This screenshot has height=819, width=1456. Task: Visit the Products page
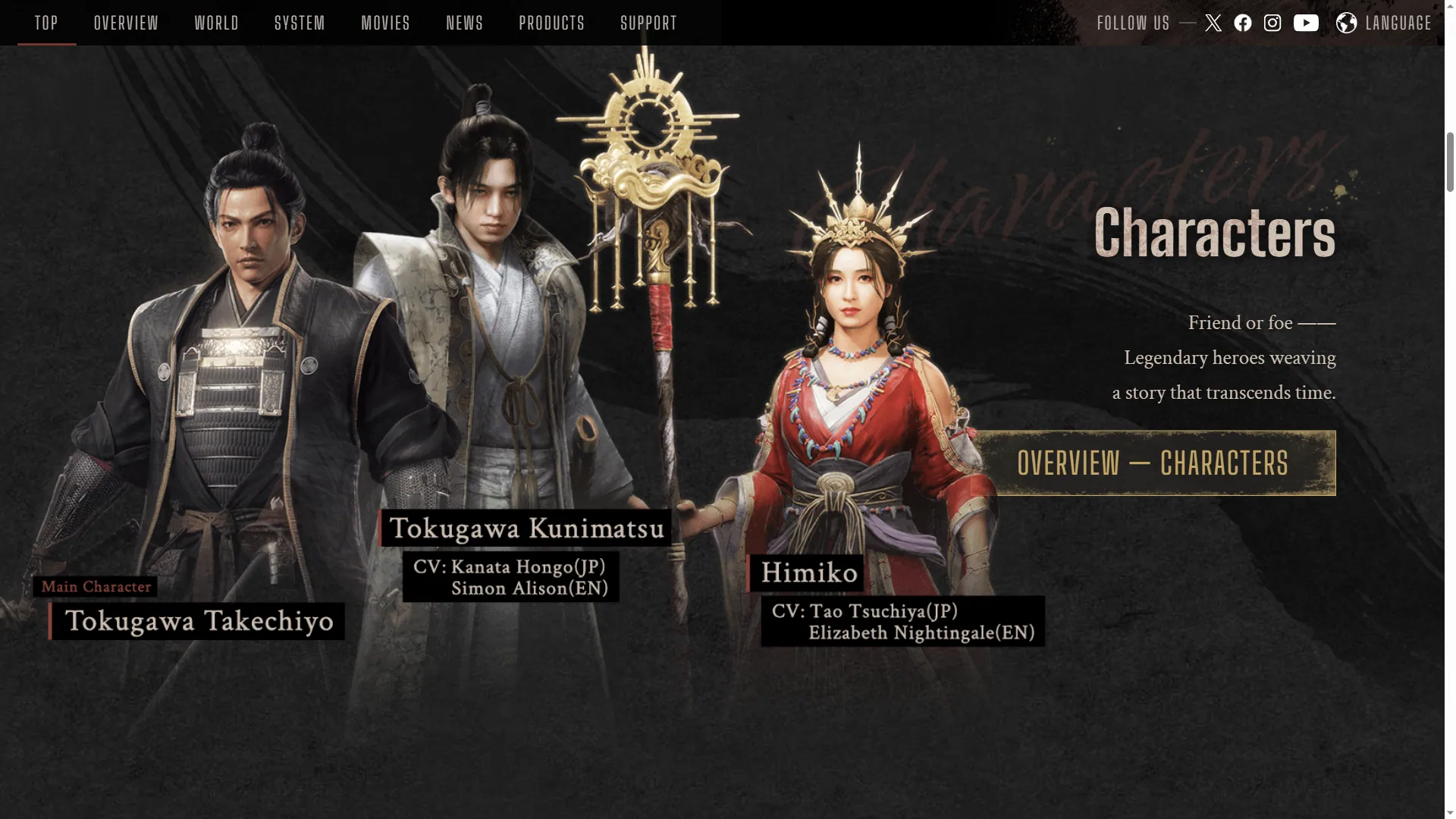pyautogui.click(x=552, y=23)
